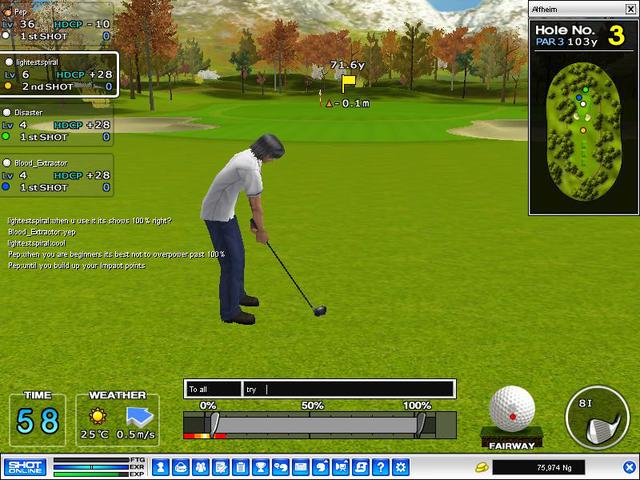Open the Shot Online main menu button

click(x=24, y=467)
